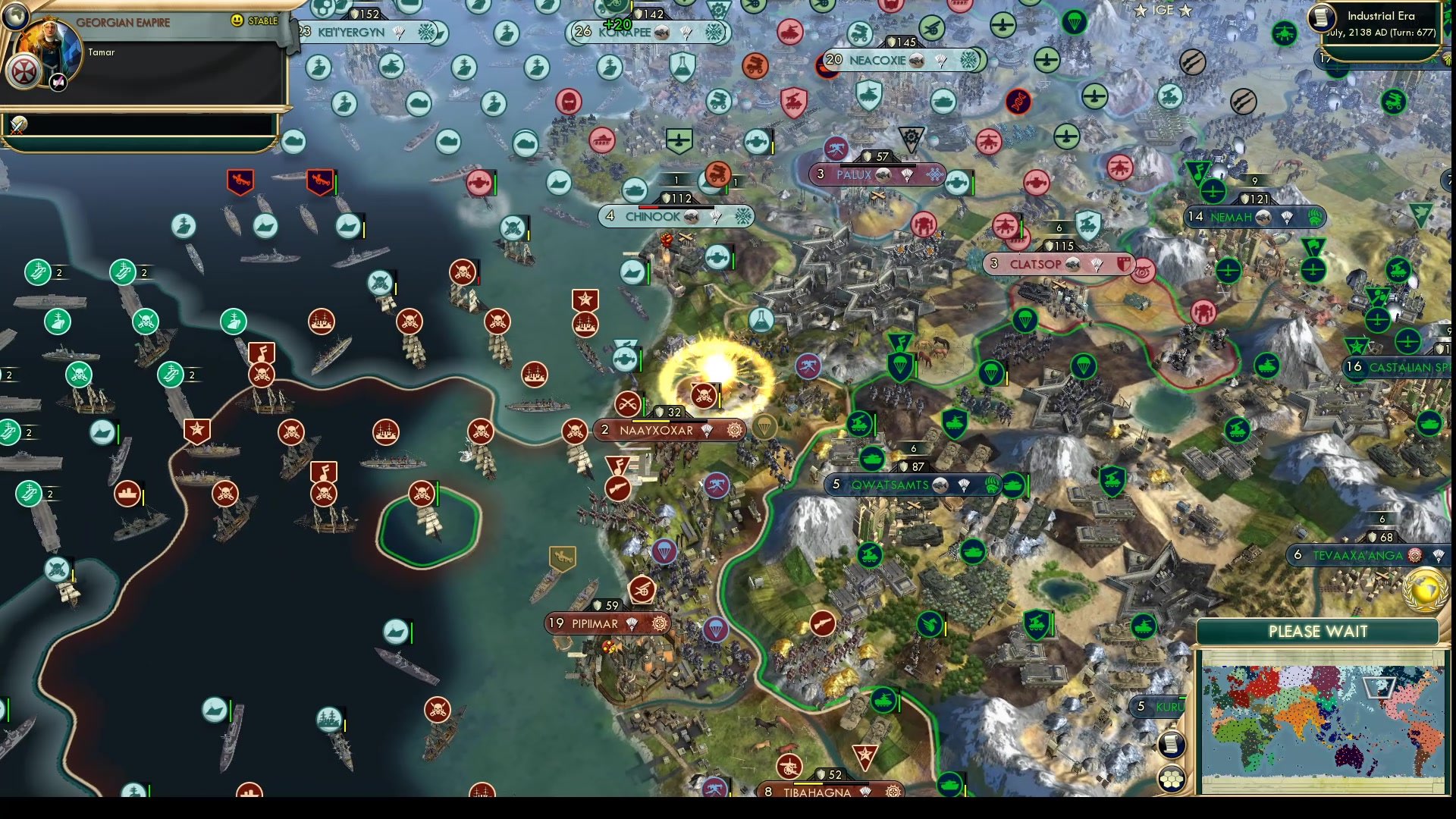Click the Industrial Era scroll icon
This screenshot has height=819, width=1456.
[1321, 17]
